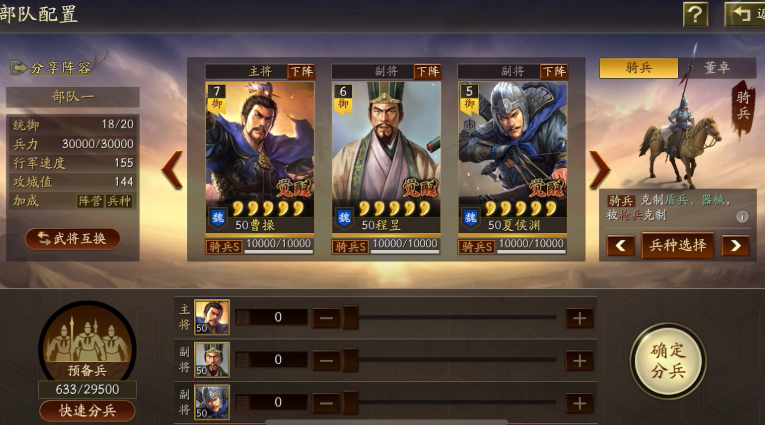Confirm allocation with 确定分兵 button
This screenshot has height=425, width=765.
coord(667,359)
